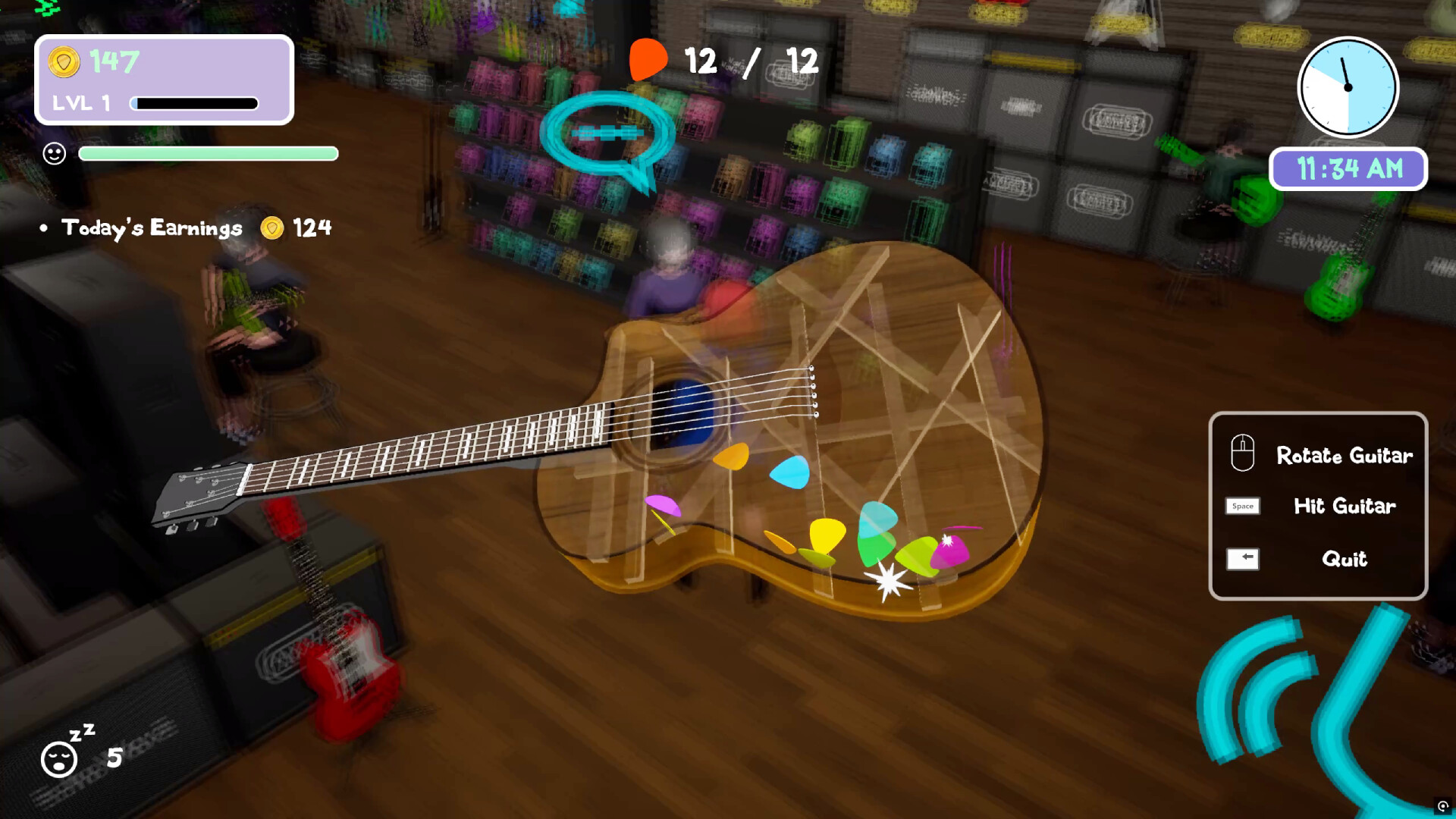Click the arrow key icon next to Quit

(x=1242, y=559)
